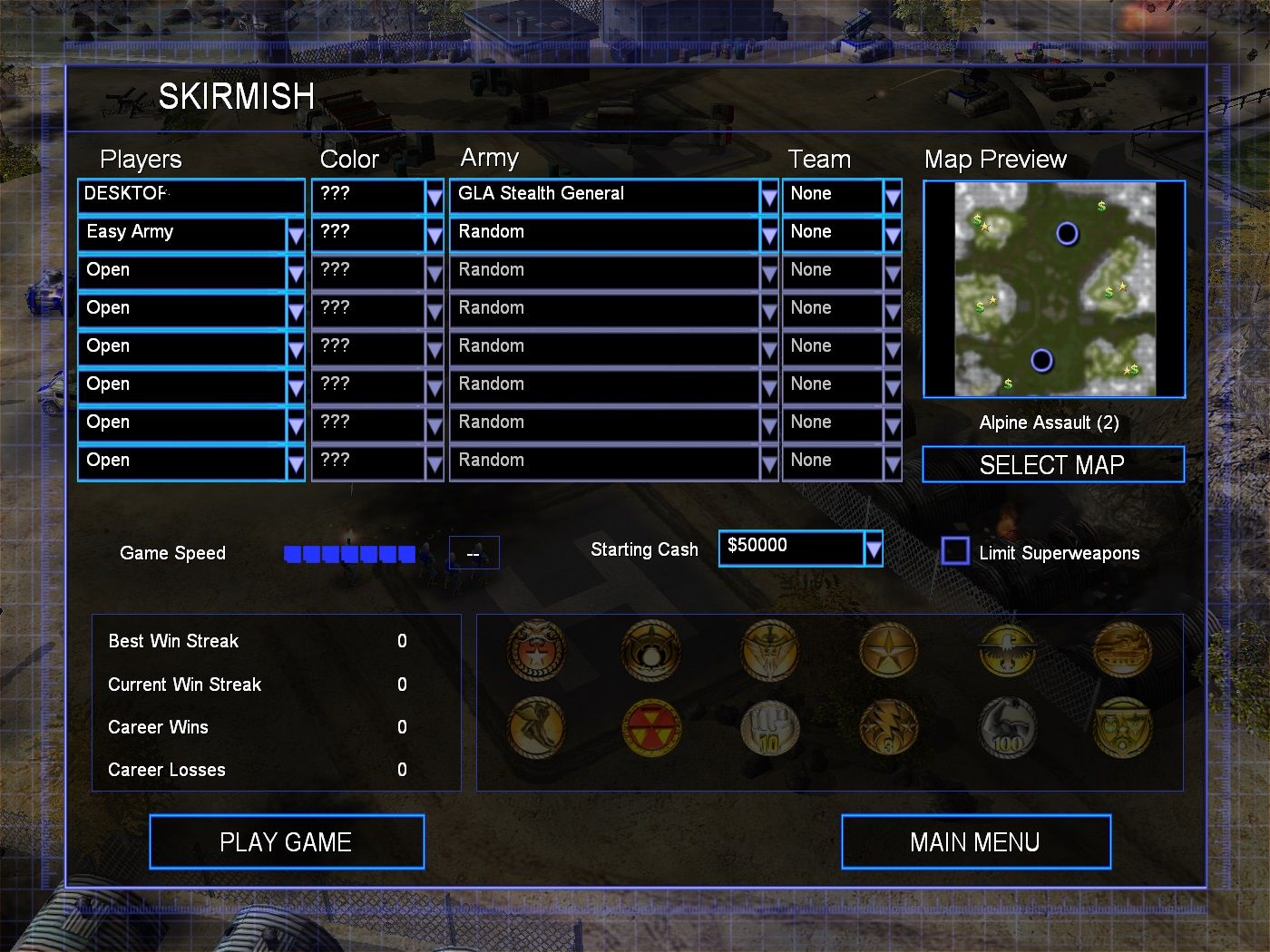Toggle the Limit Superweapons checkbox
This screenshot has width=1270, height=952.
(955, 550)
